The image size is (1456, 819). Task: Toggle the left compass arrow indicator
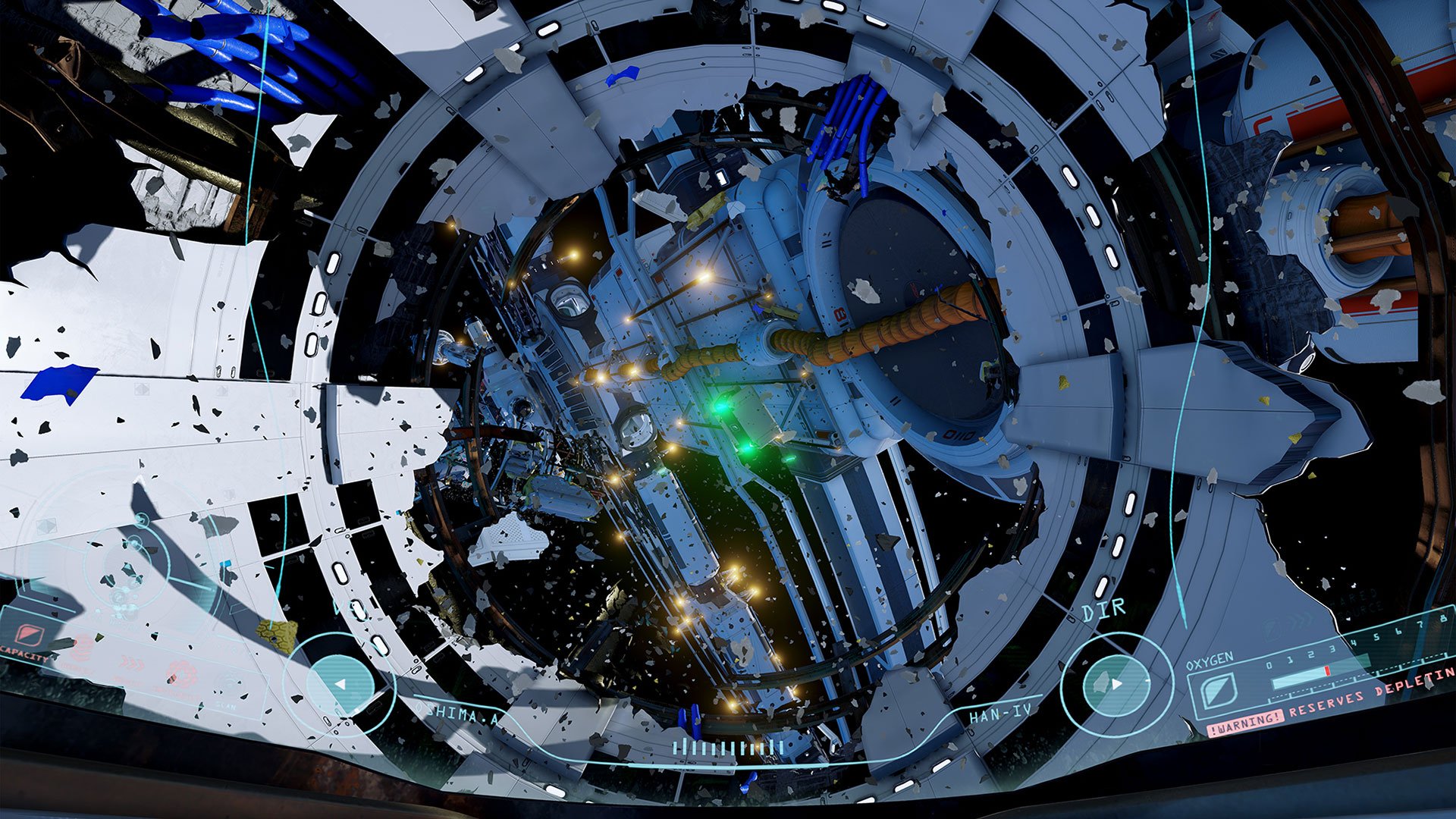340,685
